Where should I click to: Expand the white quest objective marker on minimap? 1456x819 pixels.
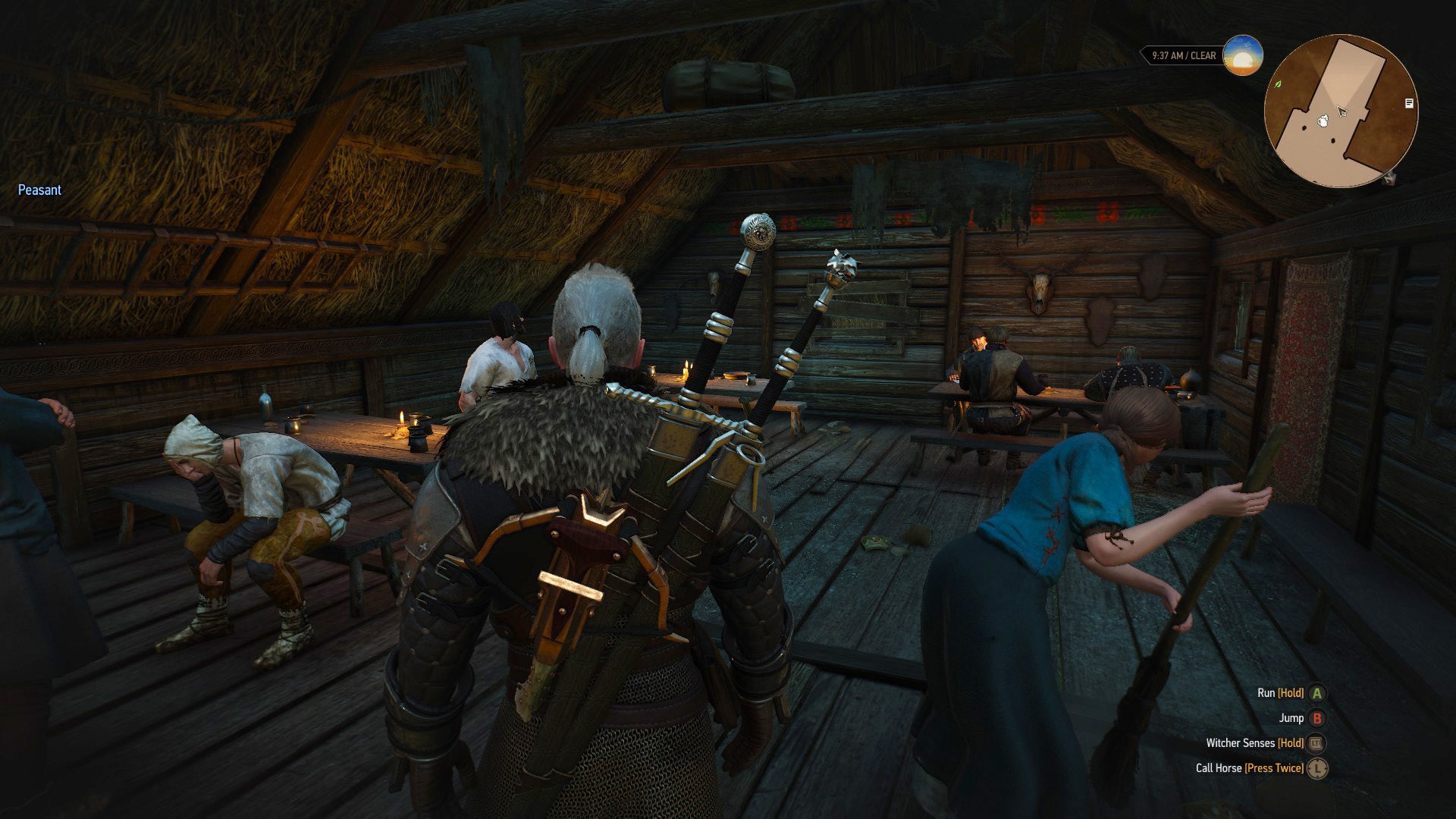1323,121
